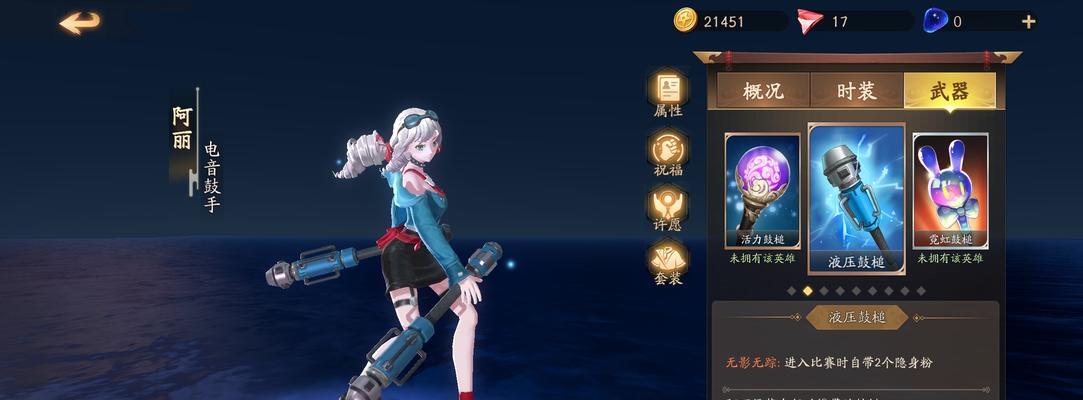Open the 套装 outfit set menu

coord(668,262)
